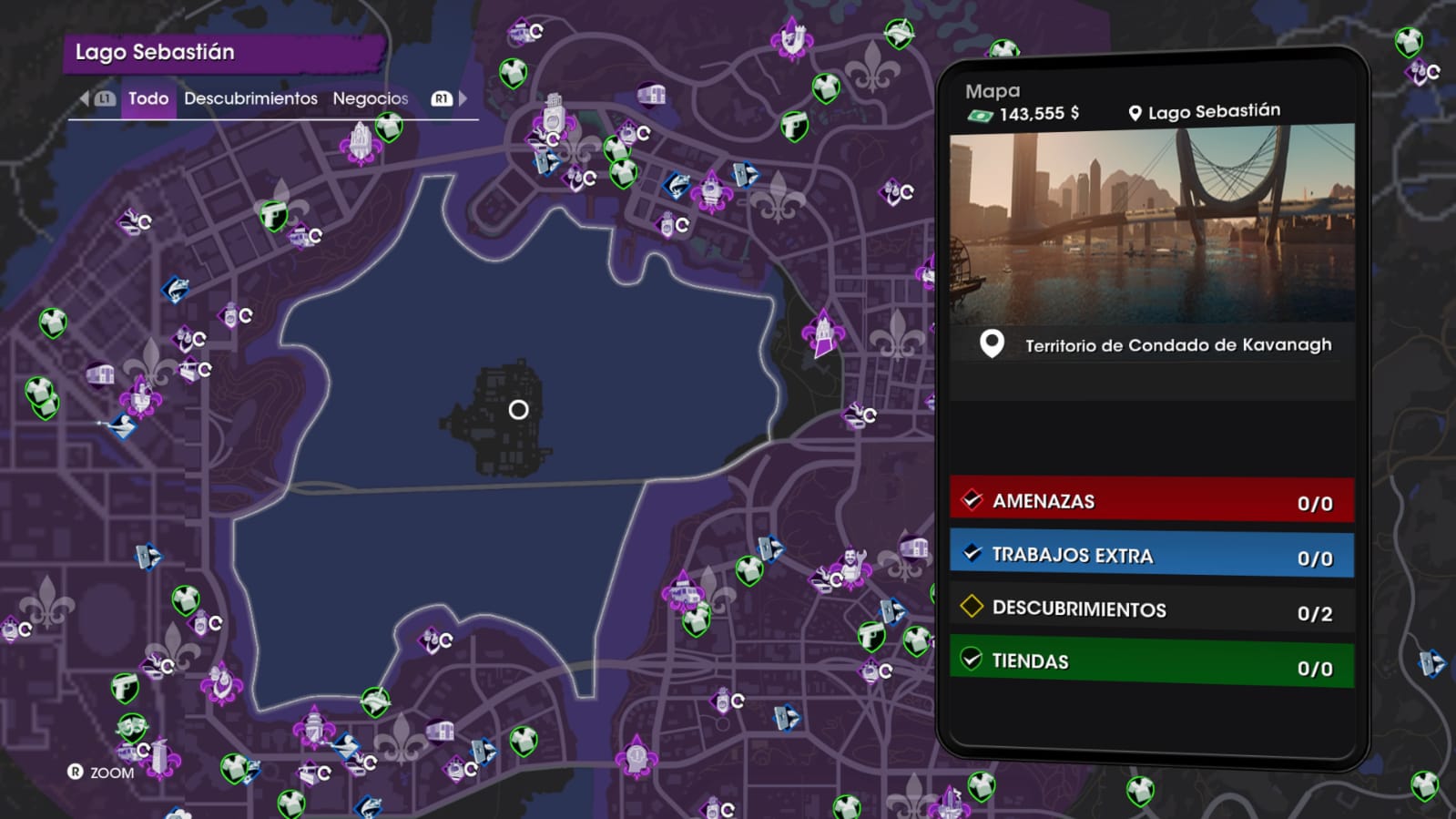Select the Tiendas row
Image resolution: width=1456 pixels, height=819 pixels.
tap(1151, 662)
